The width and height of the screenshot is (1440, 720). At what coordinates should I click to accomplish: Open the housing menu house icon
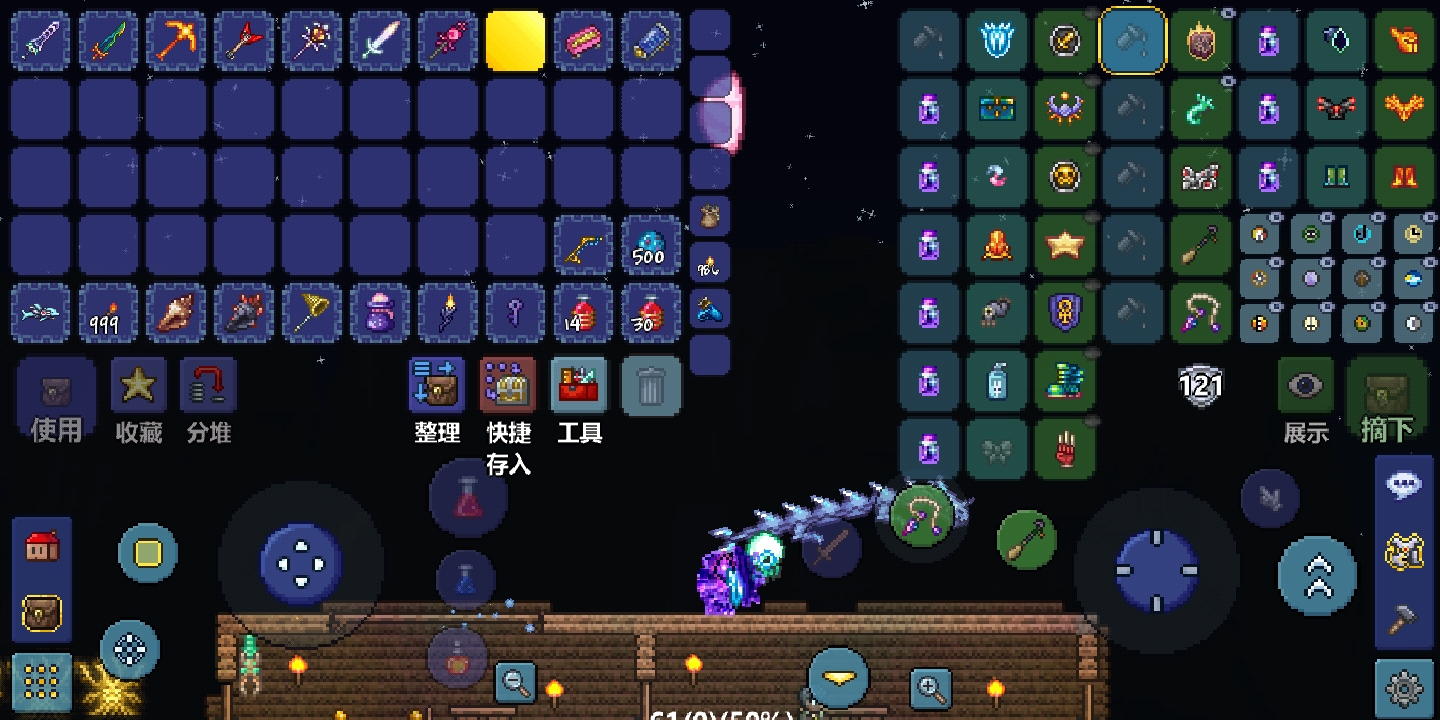click(x=42, y=547)
